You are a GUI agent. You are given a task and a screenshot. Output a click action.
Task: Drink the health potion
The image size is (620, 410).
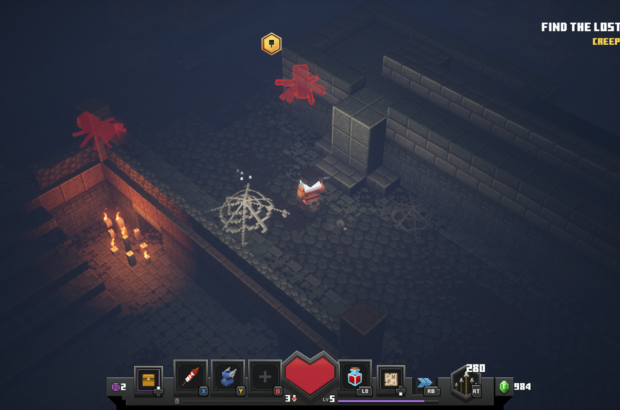[x=355, y=375]
